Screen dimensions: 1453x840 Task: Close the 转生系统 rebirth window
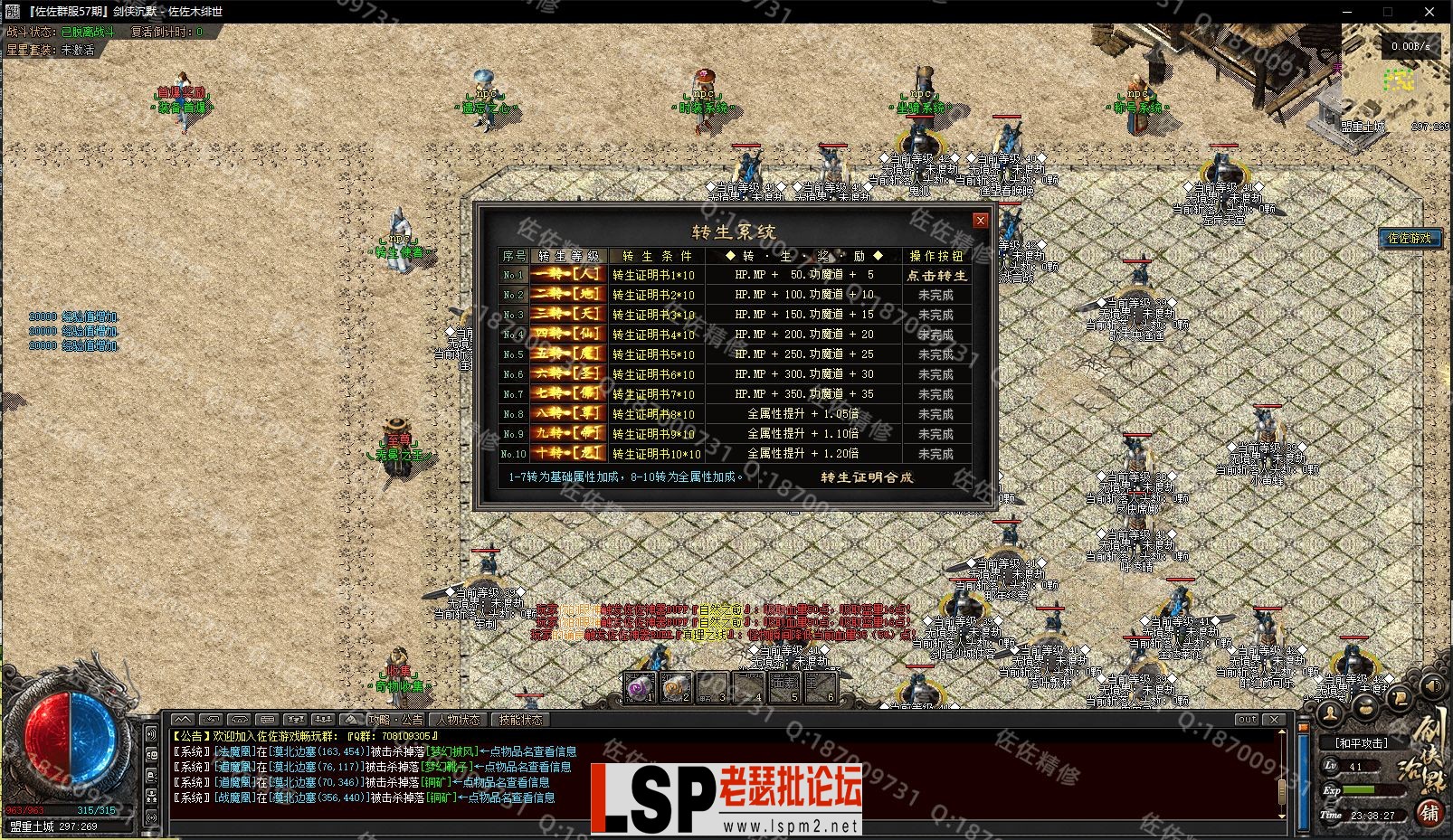(x=980, y=221)
